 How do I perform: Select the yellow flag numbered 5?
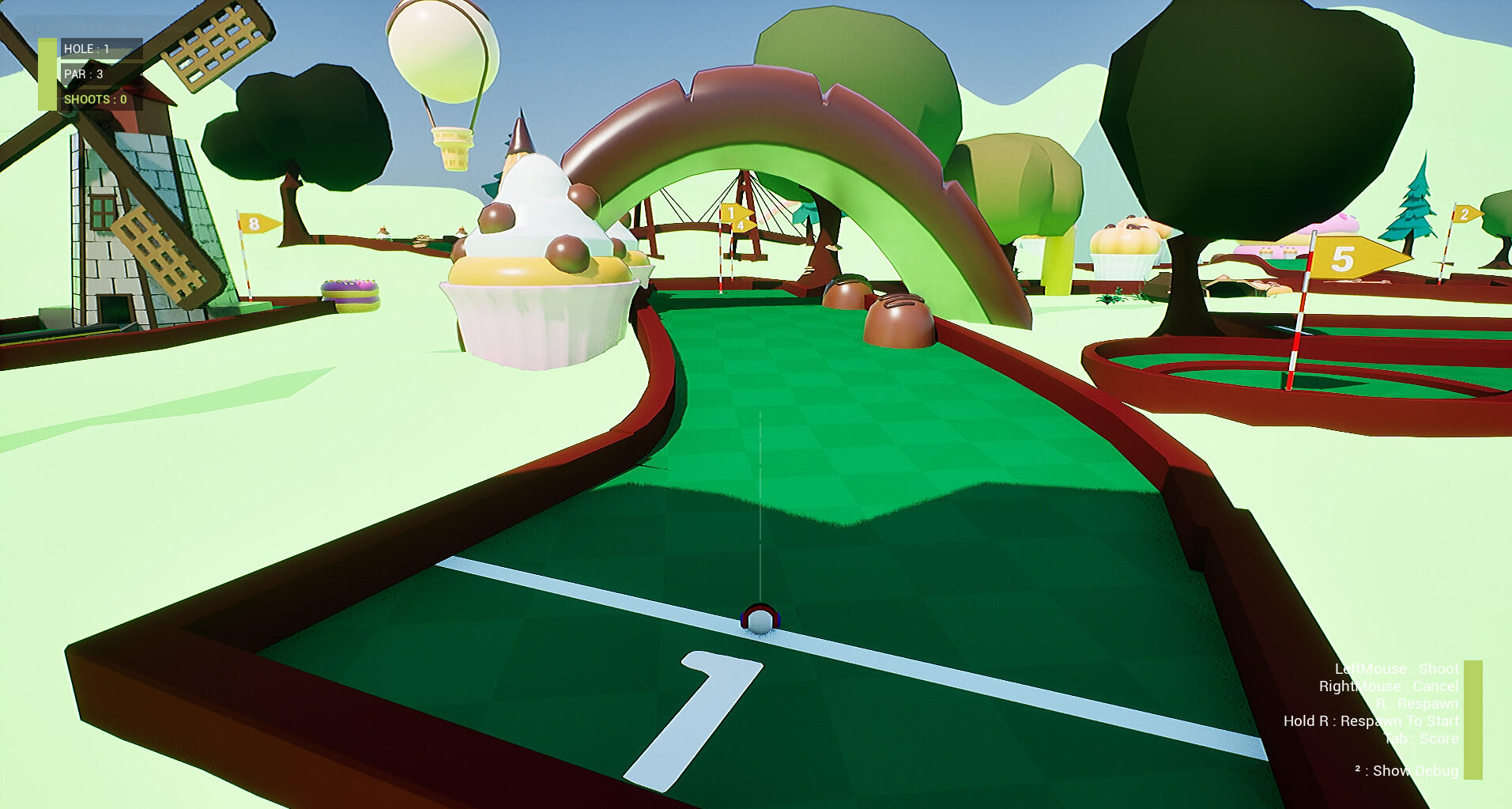coord(1344,259)
